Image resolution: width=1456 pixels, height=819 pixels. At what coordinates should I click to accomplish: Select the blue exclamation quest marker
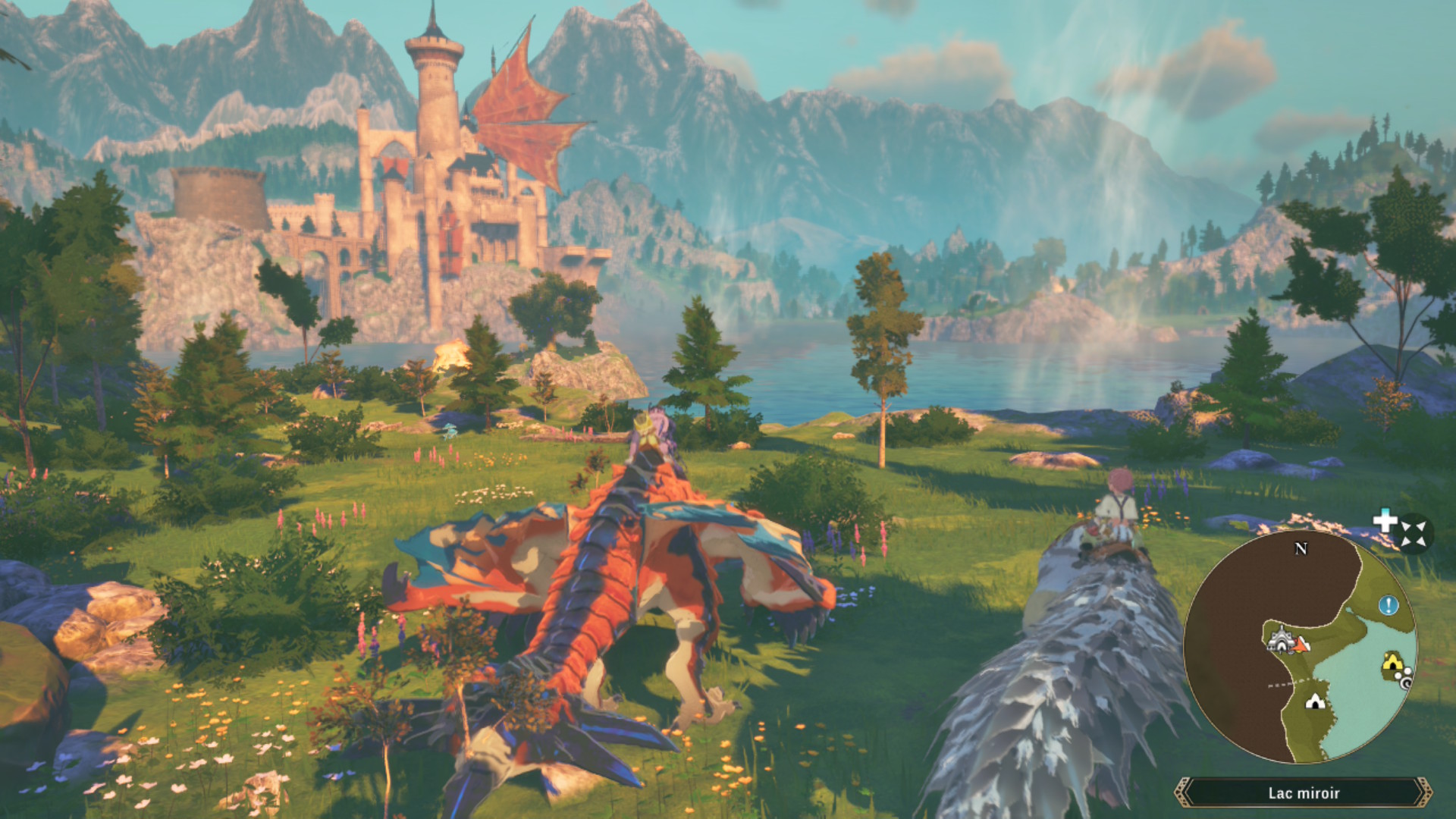(x=1388, y=605)
